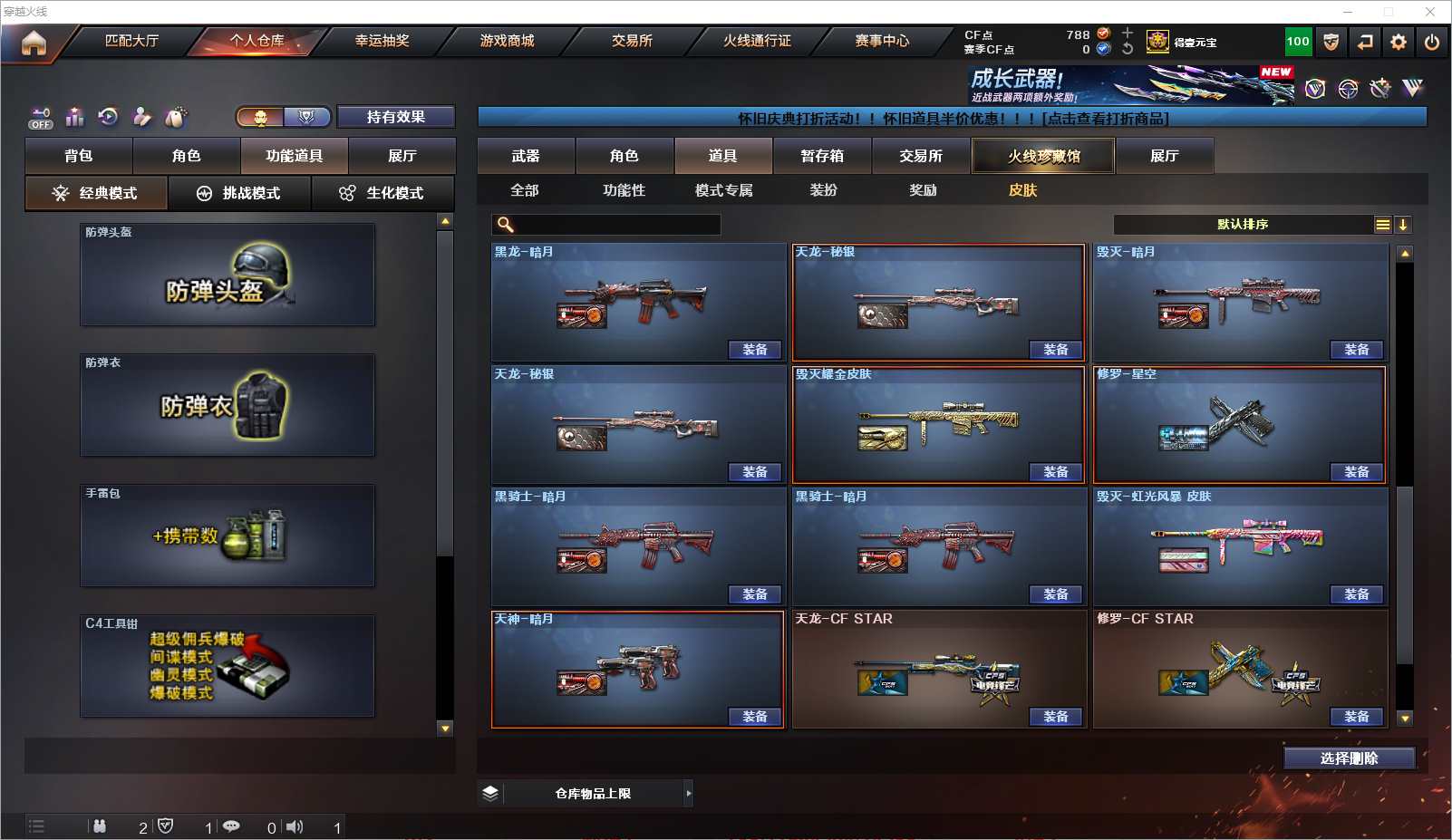
Task: Go to the 游戏商城 shop
Action: pyautogui.click(x=507, y=41)
